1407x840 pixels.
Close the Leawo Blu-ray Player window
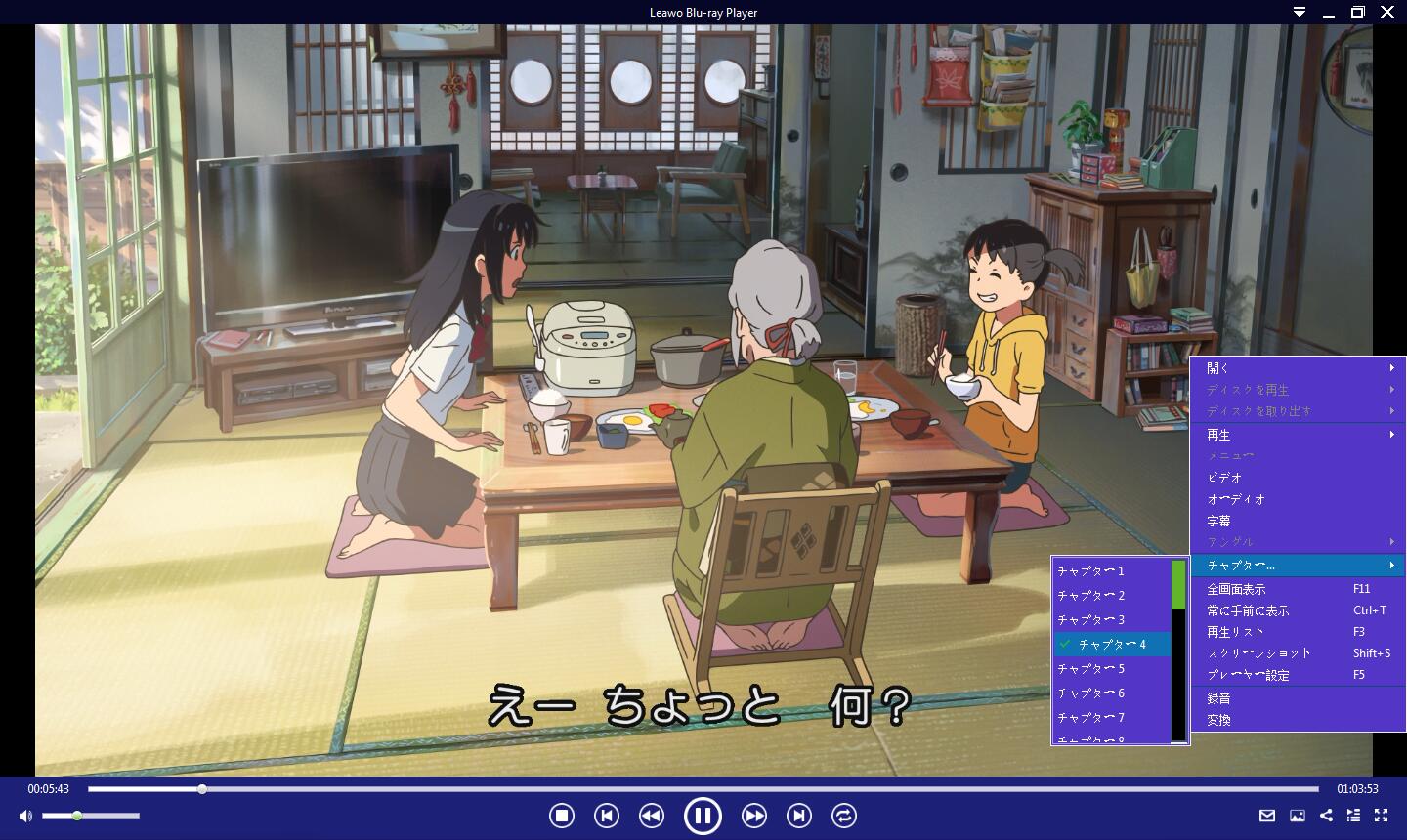(1387, 12)
